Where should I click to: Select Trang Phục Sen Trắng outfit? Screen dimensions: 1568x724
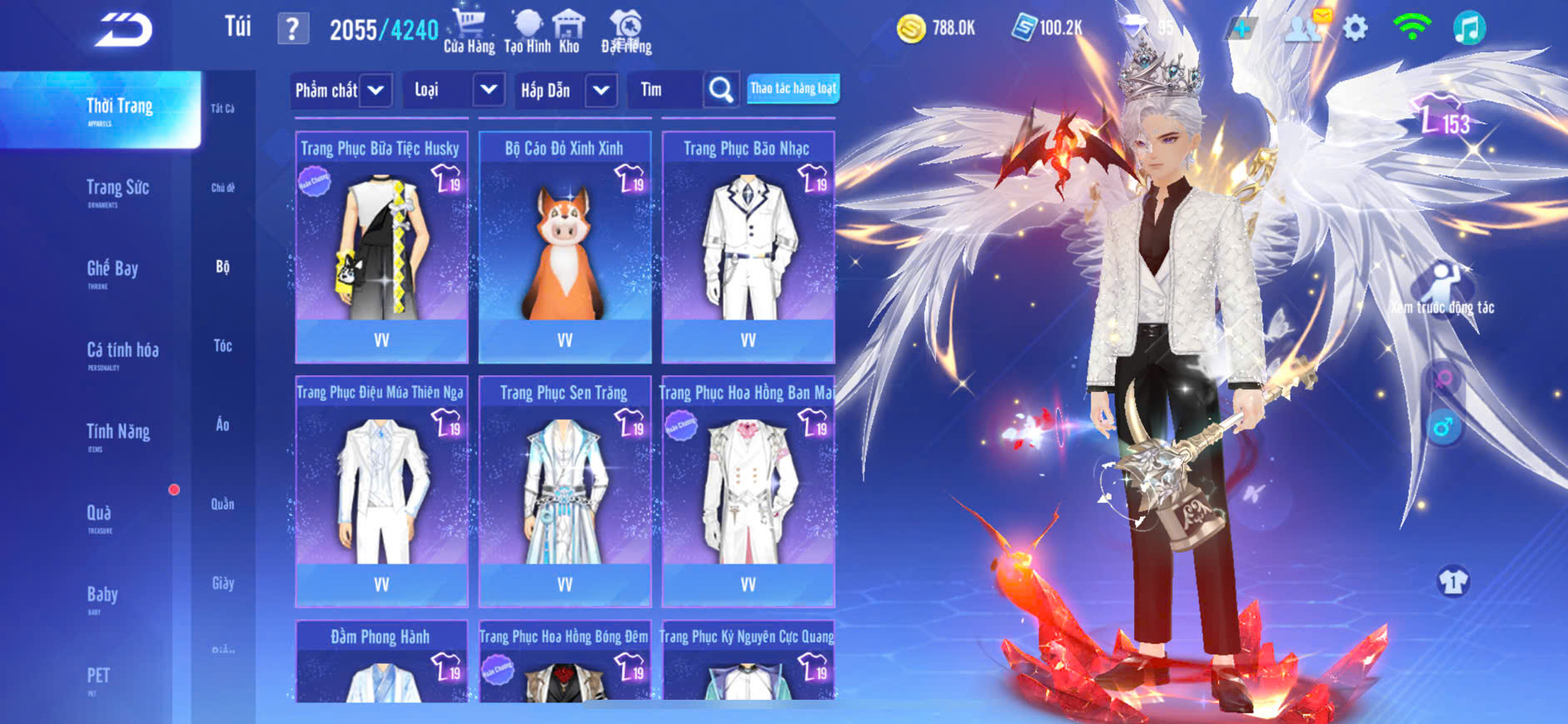click(565, 490)
